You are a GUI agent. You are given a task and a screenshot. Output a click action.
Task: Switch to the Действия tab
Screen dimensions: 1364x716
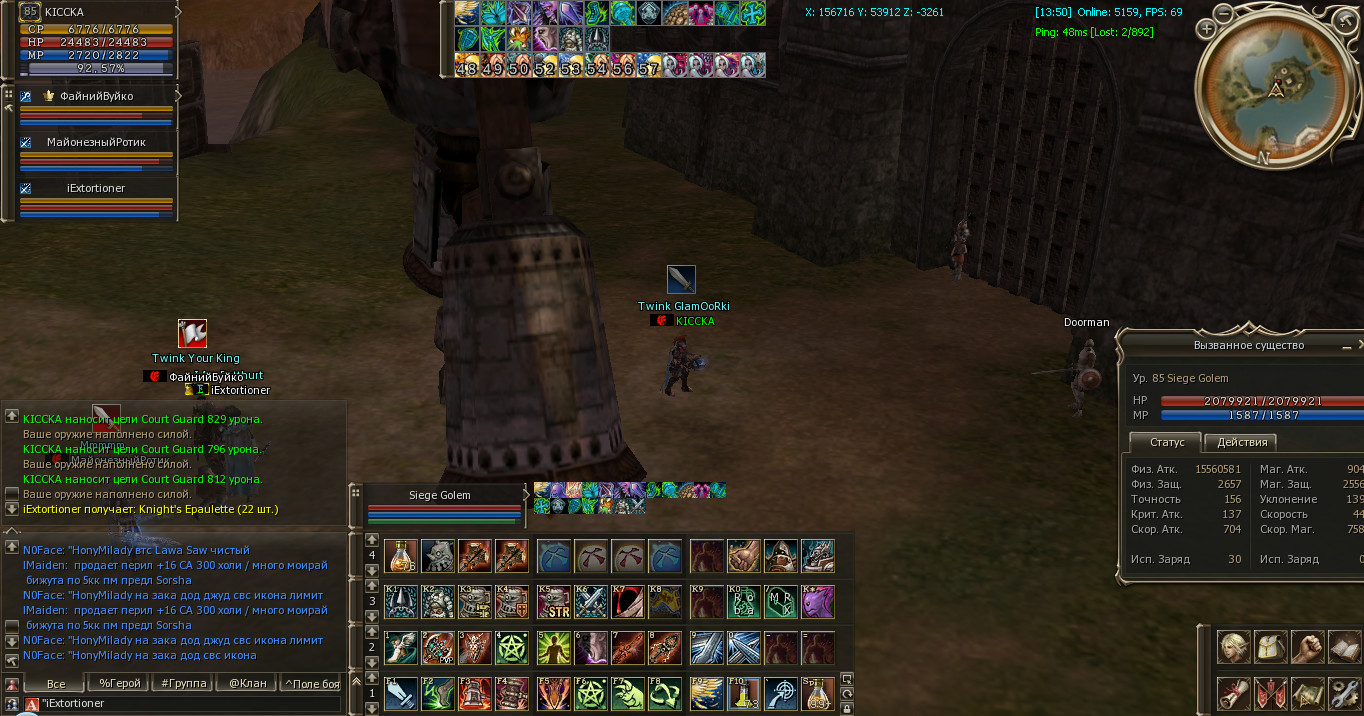tap(1241, 442)
